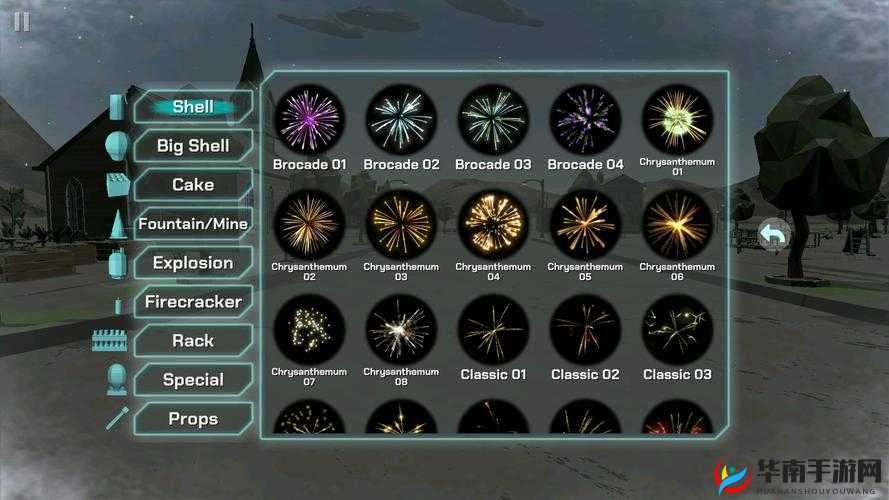The width and height of the screenshot is (889, 500).
Task: Select the Fountain/Mine category
Action: click(193, 224)
